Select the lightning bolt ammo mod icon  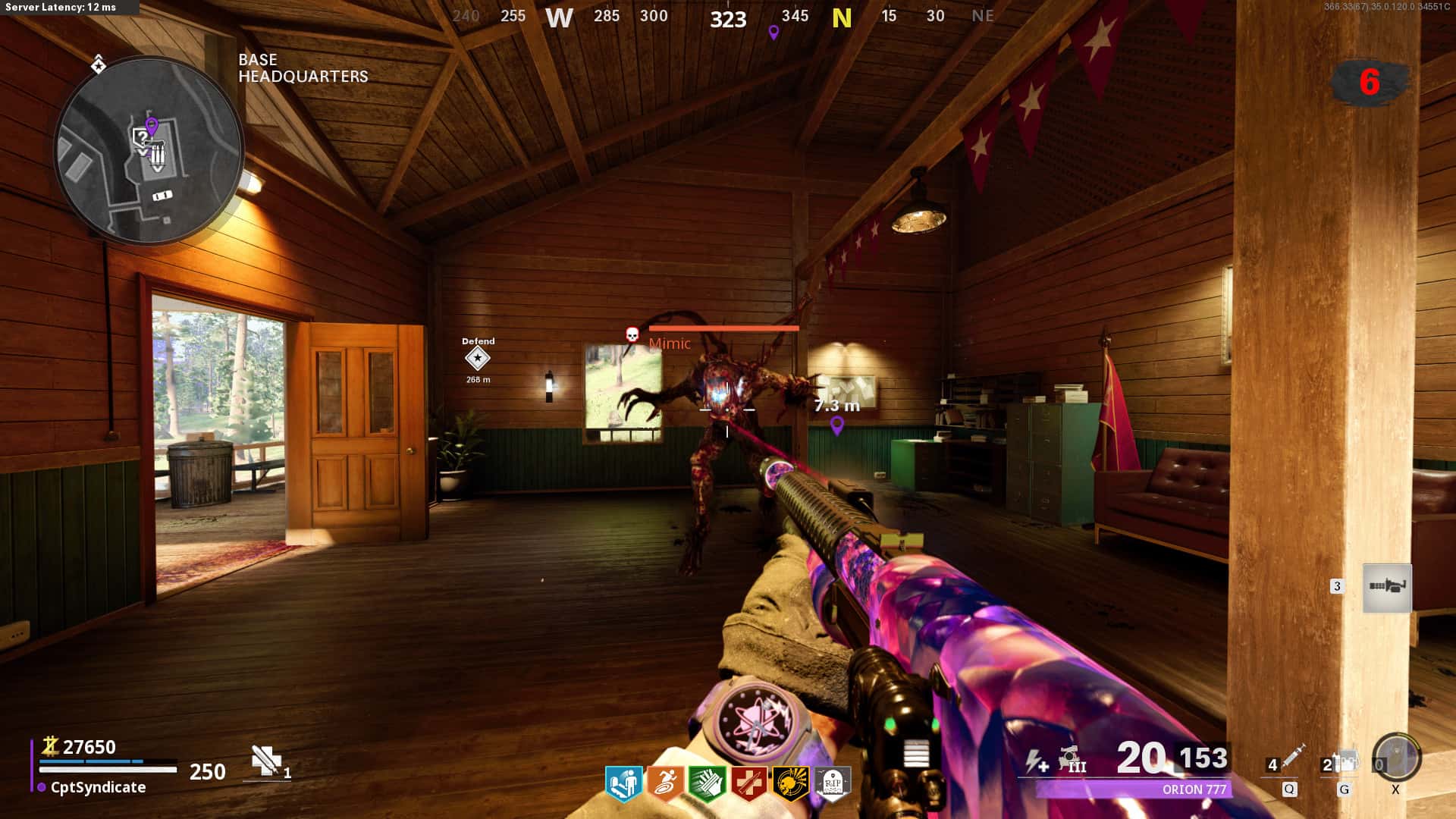coord(1036,761)
